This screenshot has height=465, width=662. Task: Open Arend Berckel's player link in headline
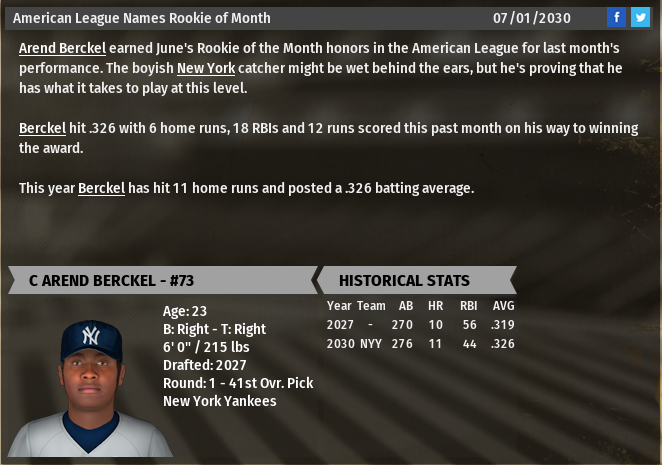click(x=62, y=48)
